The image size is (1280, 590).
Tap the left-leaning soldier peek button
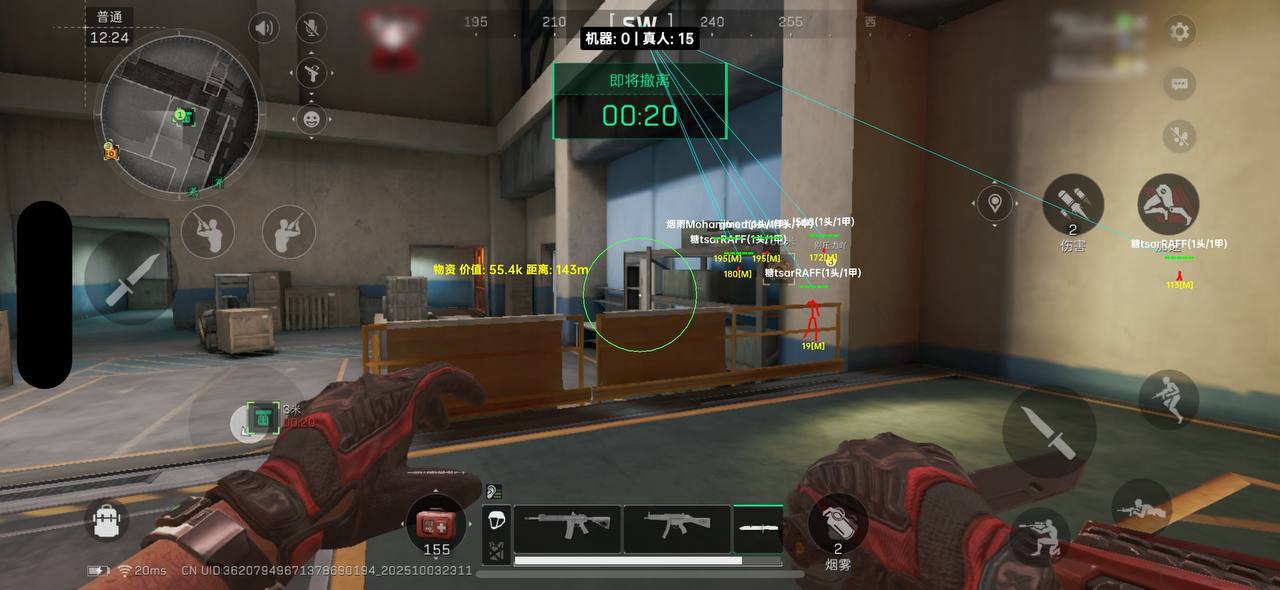(x=208, y=231)
